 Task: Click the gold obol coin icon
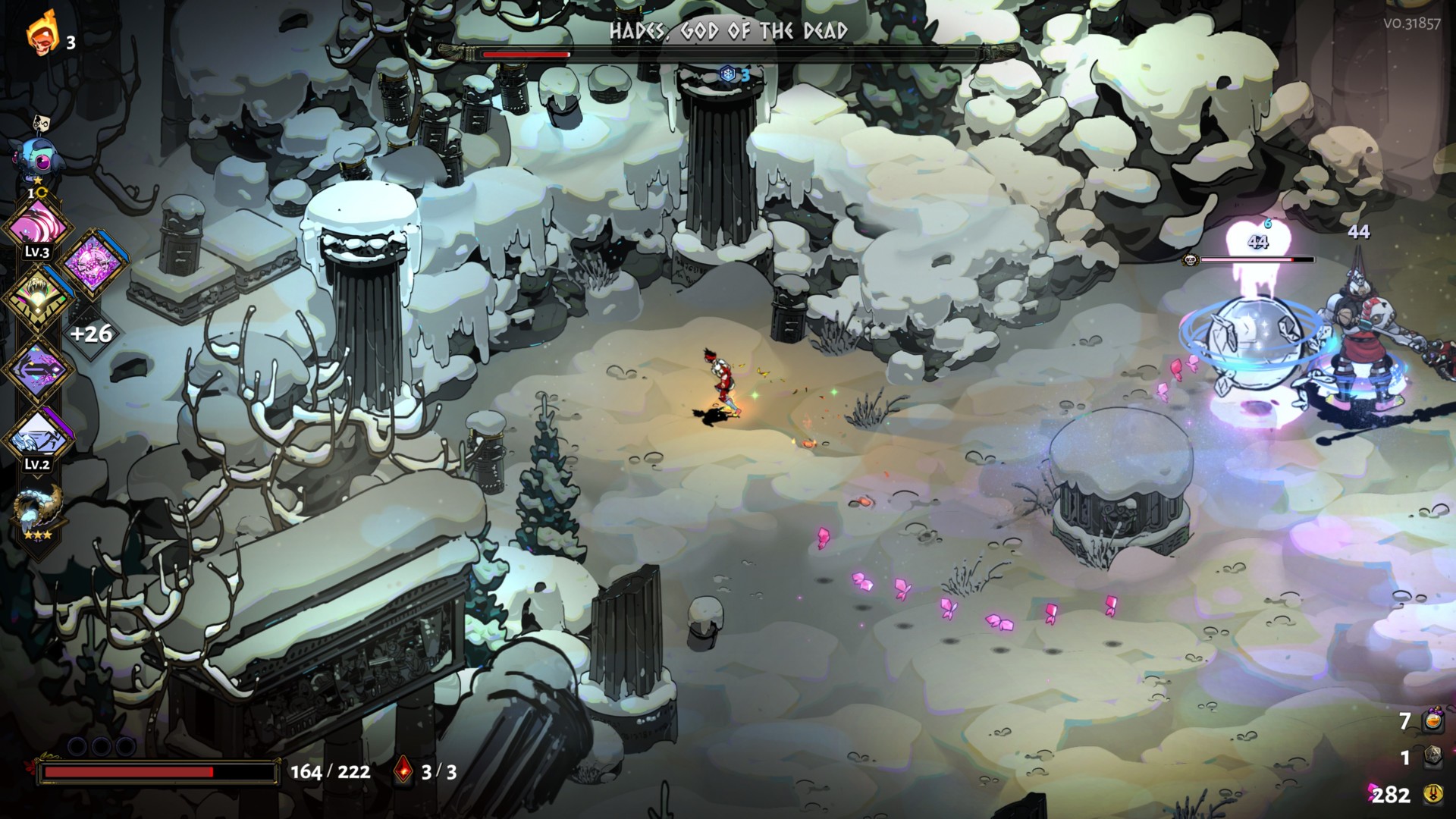[x=1432, y=794]
